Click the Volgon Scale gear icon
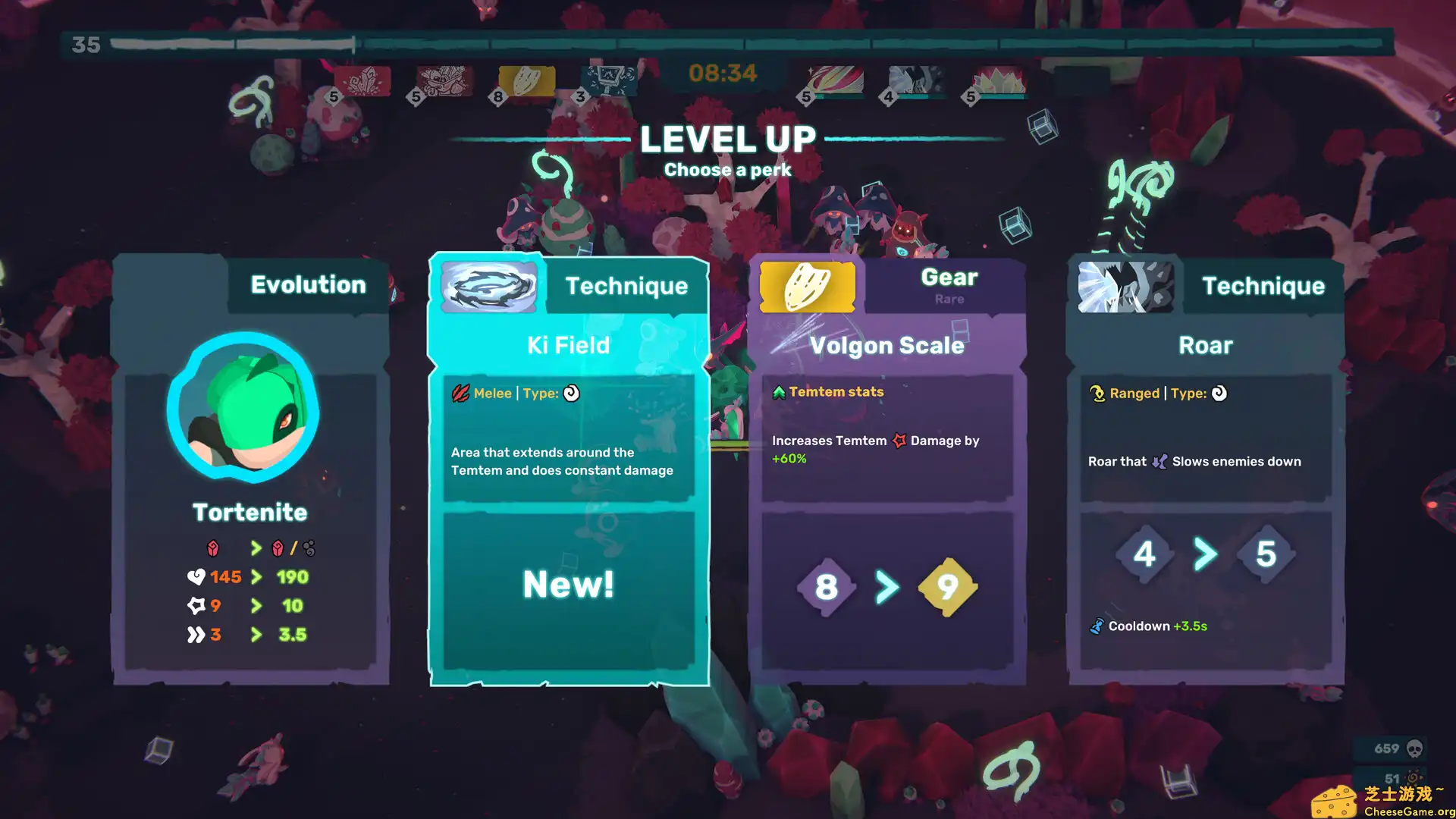The width and height of the screenshot is (1456, 819). coord(807,287)
